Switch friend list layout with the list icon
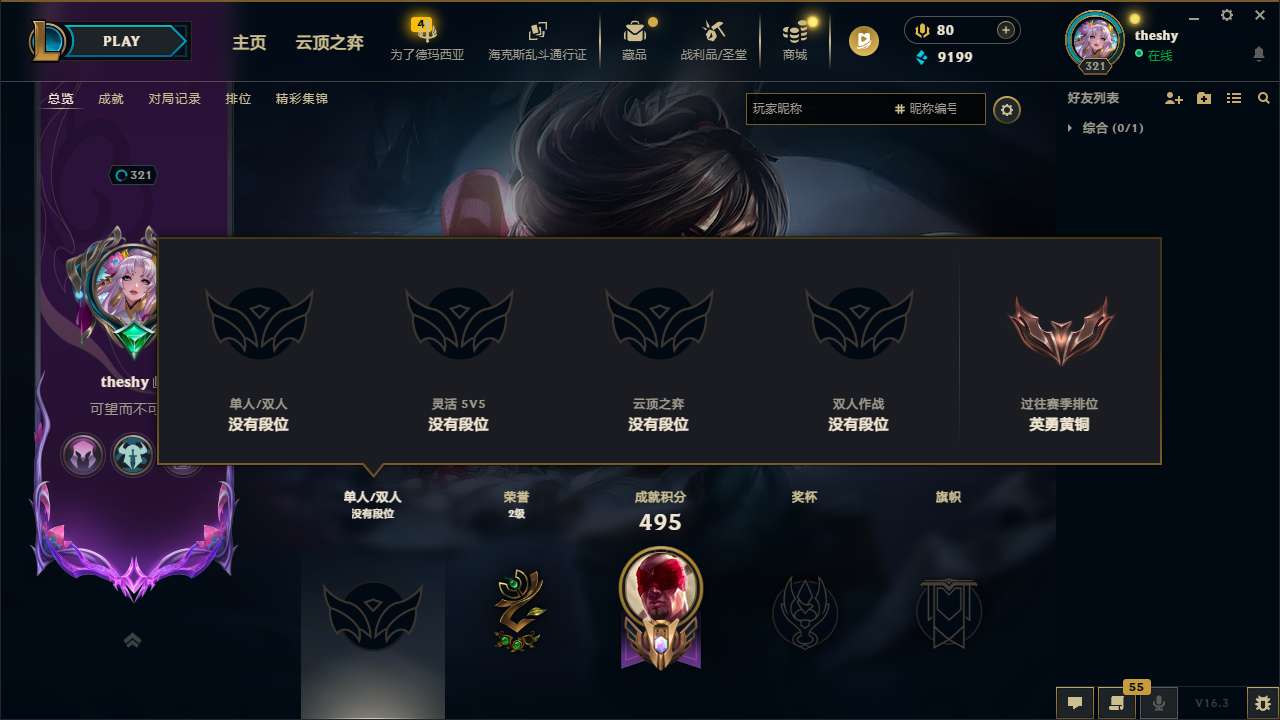The image size is (1280, 720). (1233, 98)
